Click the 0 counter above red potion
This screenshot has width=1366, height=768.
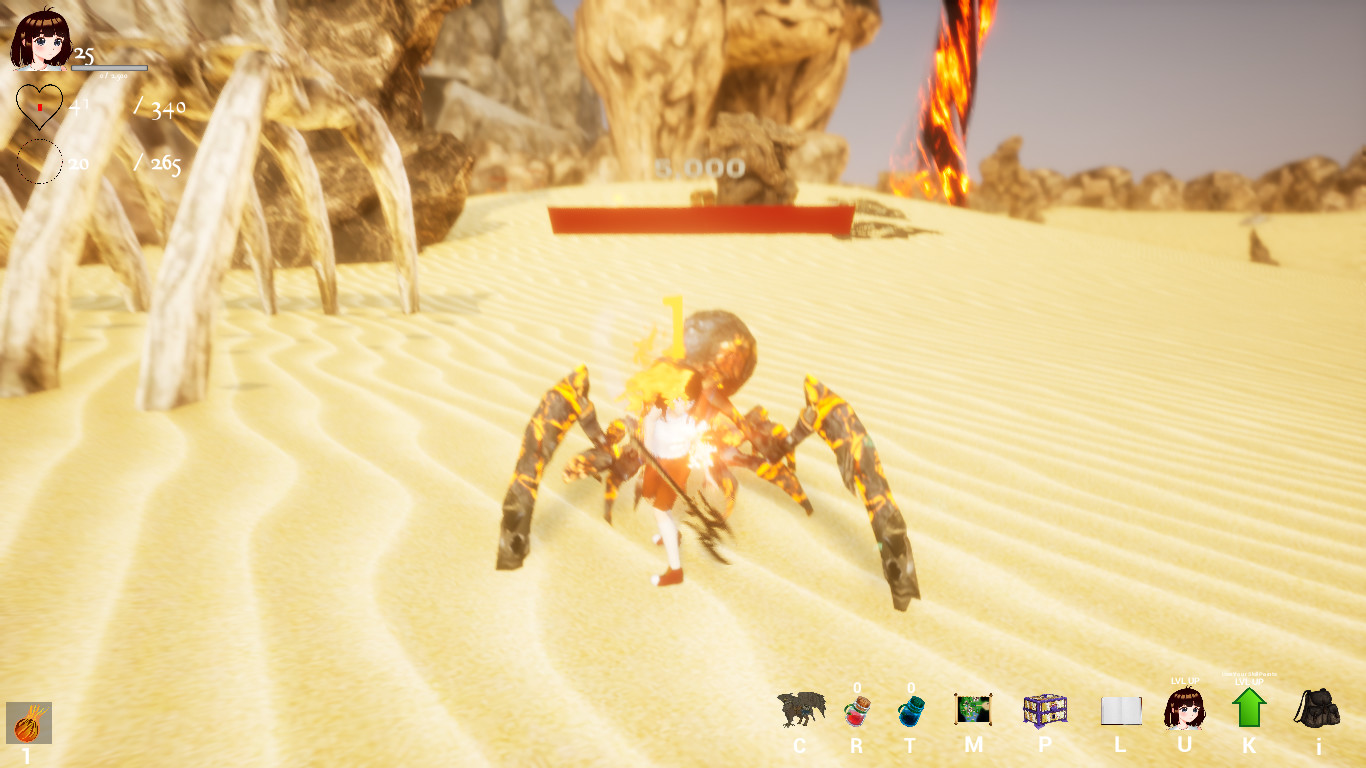(x=858, y=687)
